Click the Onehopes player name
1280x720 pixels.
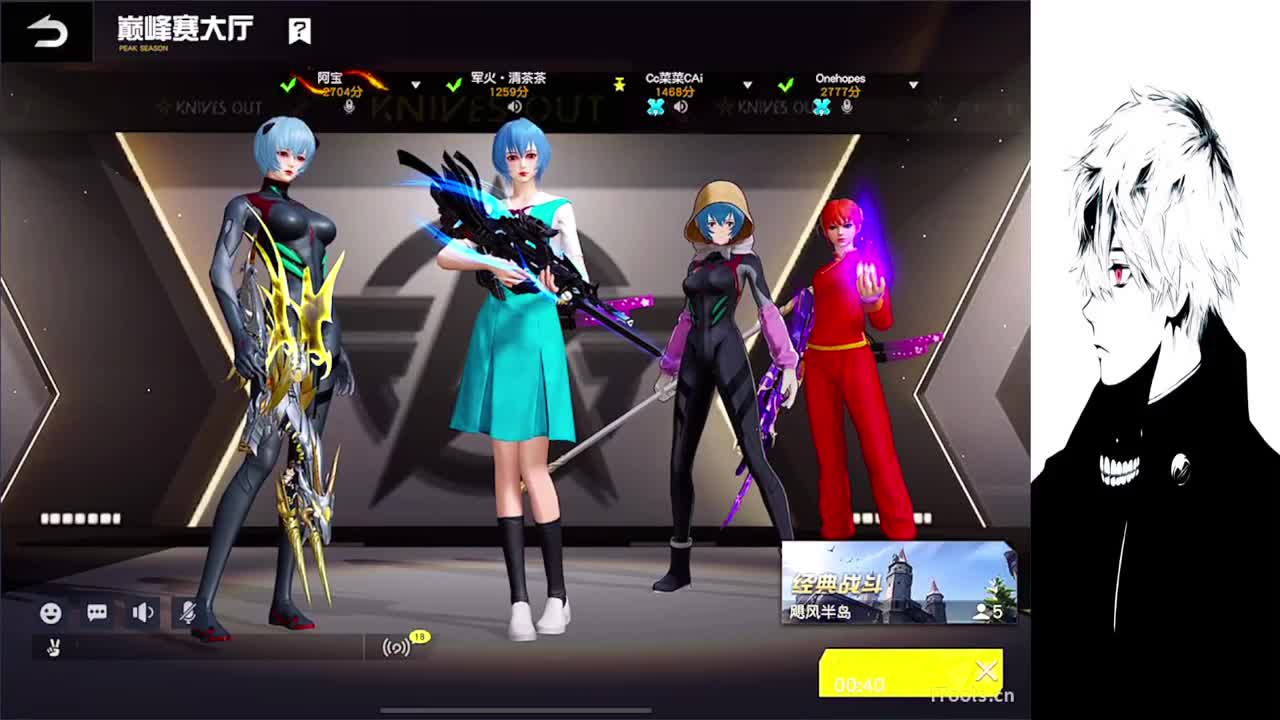pyautogui.click(x=841, y=77)
